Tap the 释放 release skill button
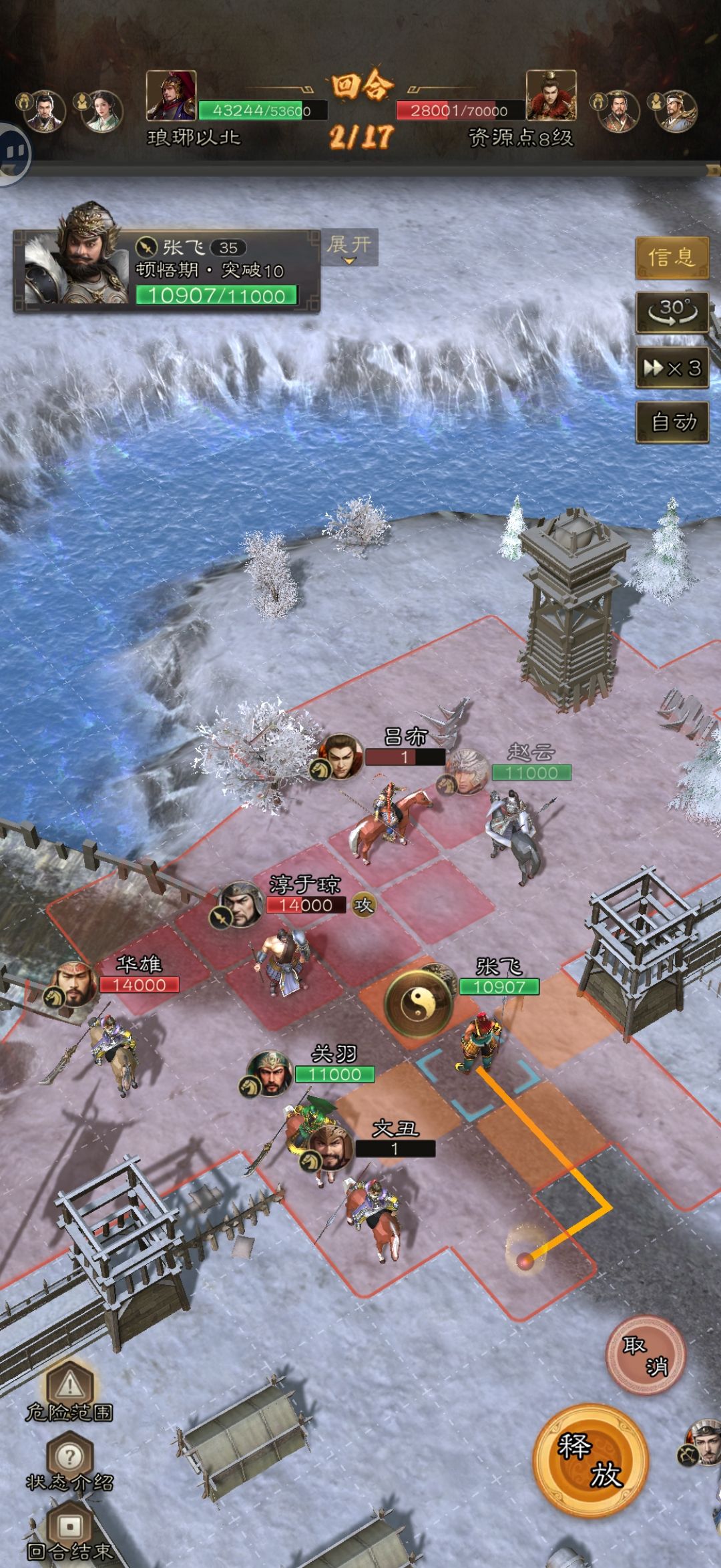Image resolution: width=721 pixels, height=1568 pixels. (590, 1460)
